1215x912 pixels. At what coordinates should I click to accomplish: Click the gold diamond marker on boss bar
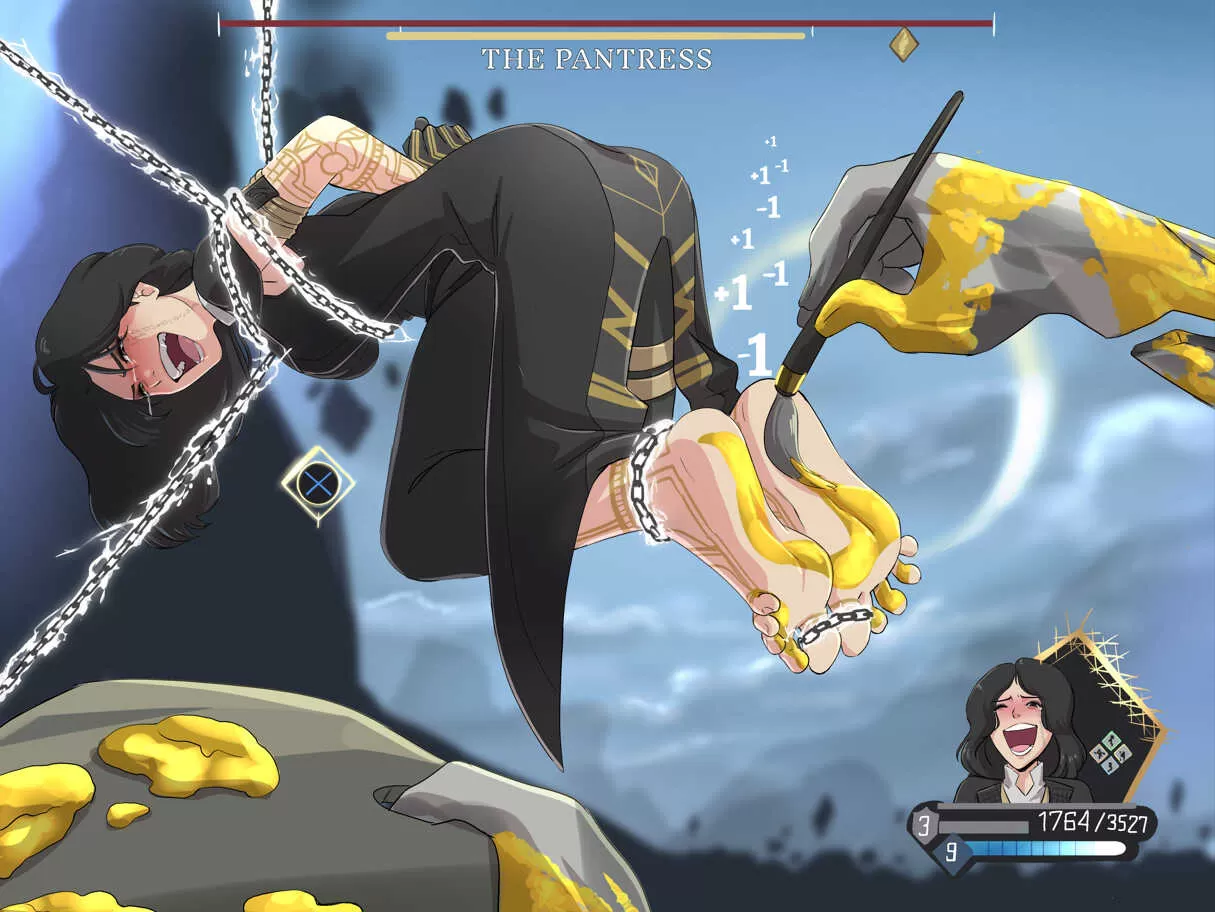tap(903, 44)
